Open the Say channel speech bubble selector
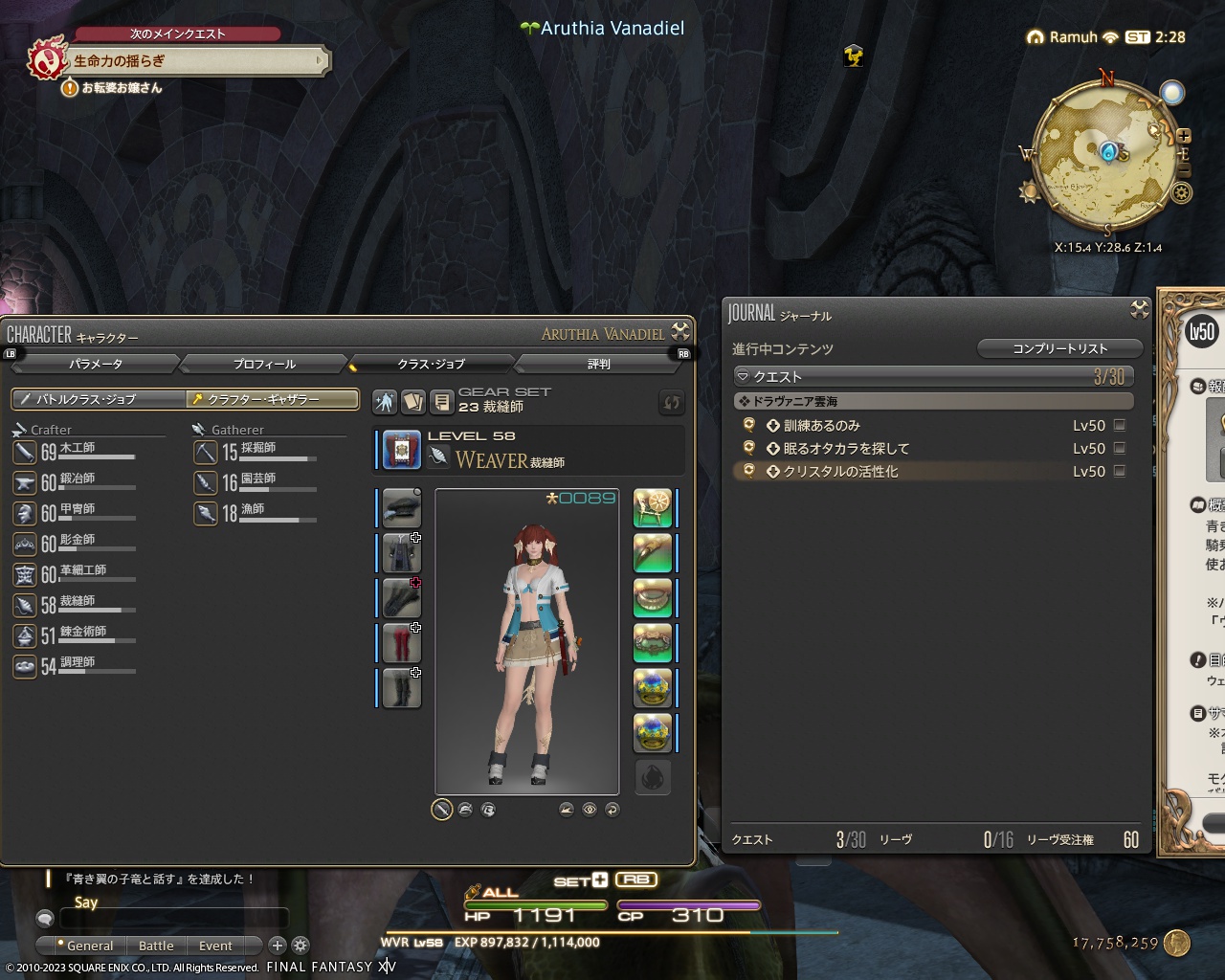Viewport: 1225px width, 980px height. point(44,918)
